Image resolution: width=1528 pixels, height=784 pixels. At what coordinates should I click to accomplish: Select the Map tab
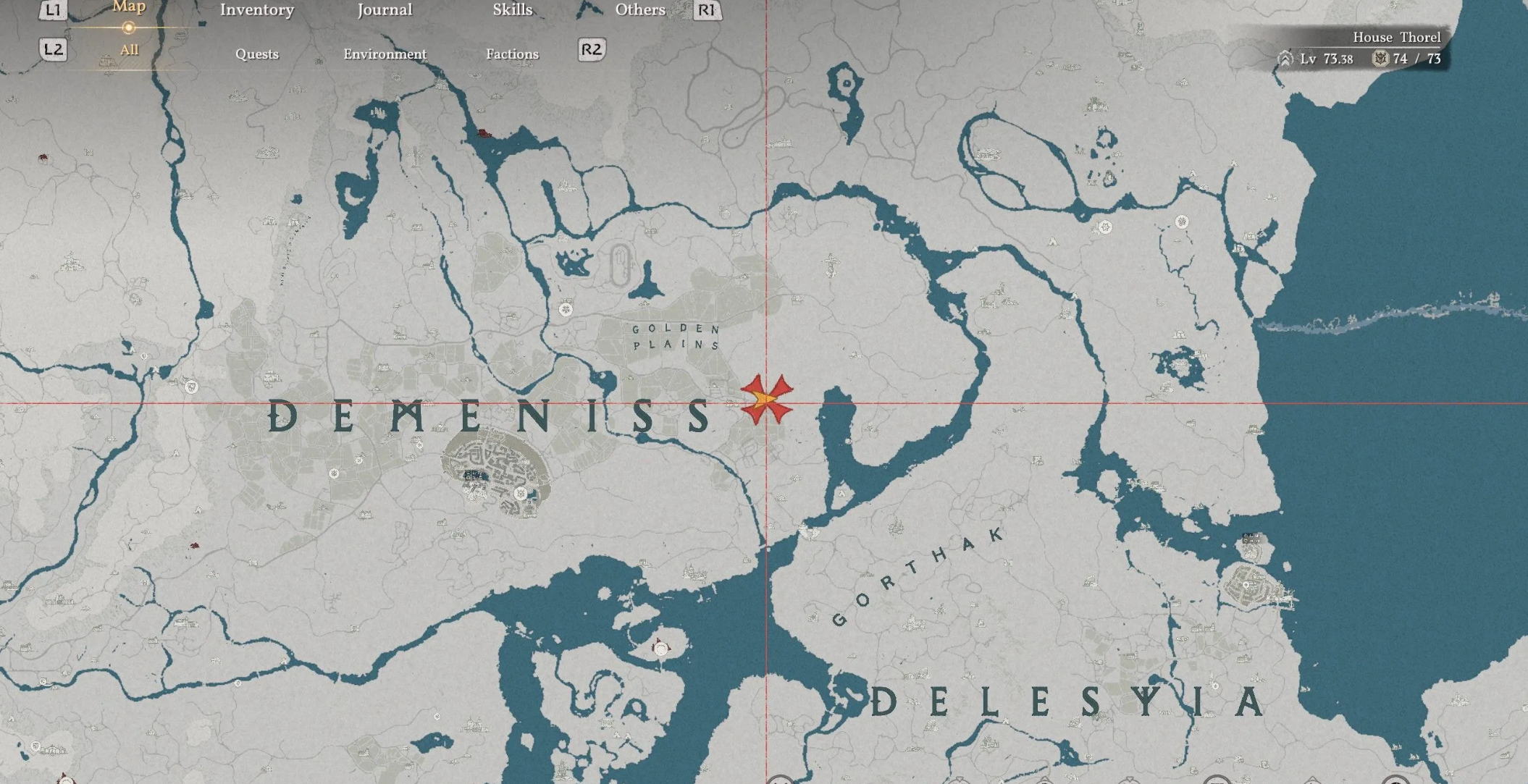click(x=129, y=7)
